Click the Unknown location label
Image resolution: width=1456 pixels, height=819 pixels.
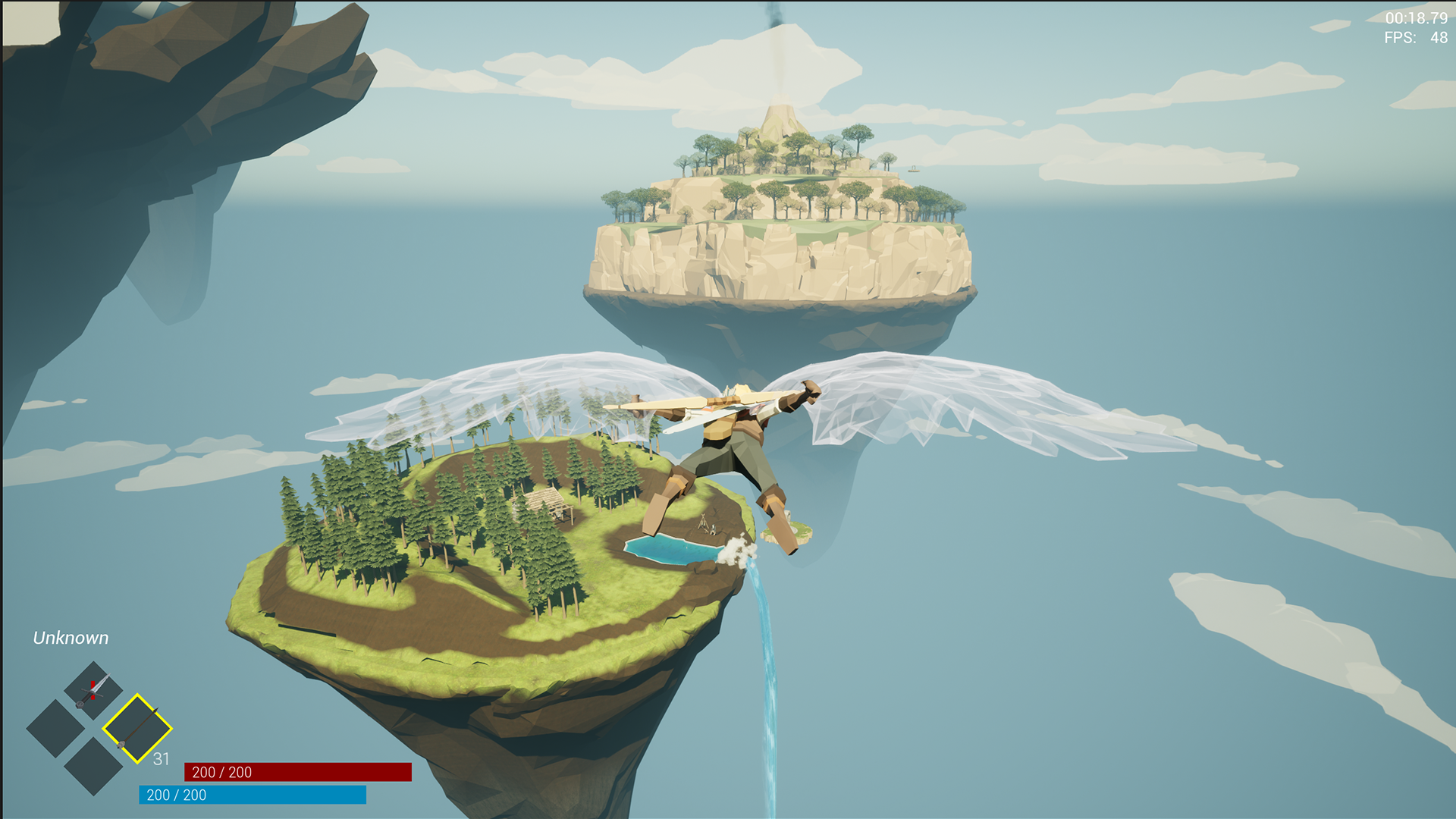(71, 638)
